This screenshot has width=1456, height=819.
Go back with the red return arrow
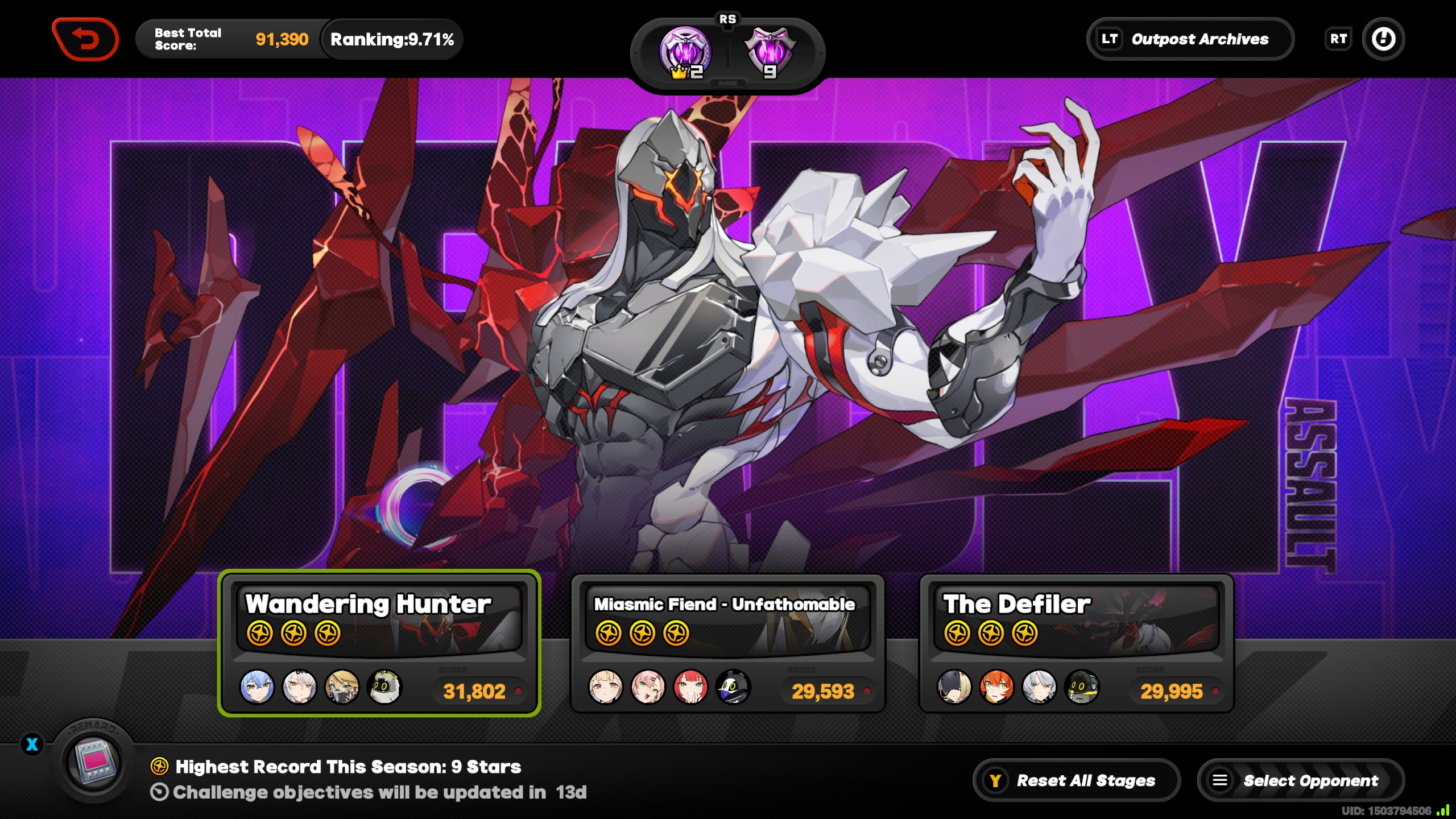click(85, 39)
